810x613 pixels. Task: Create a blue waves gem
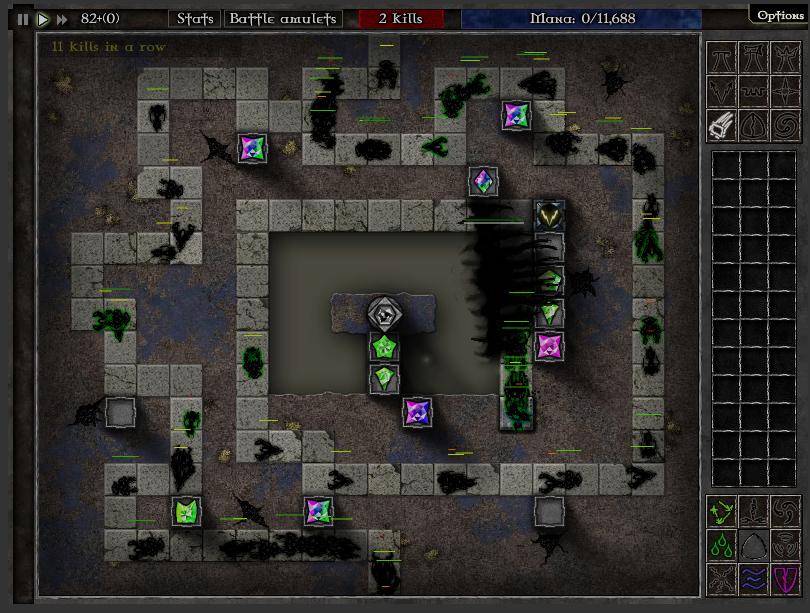click(756, 578)
